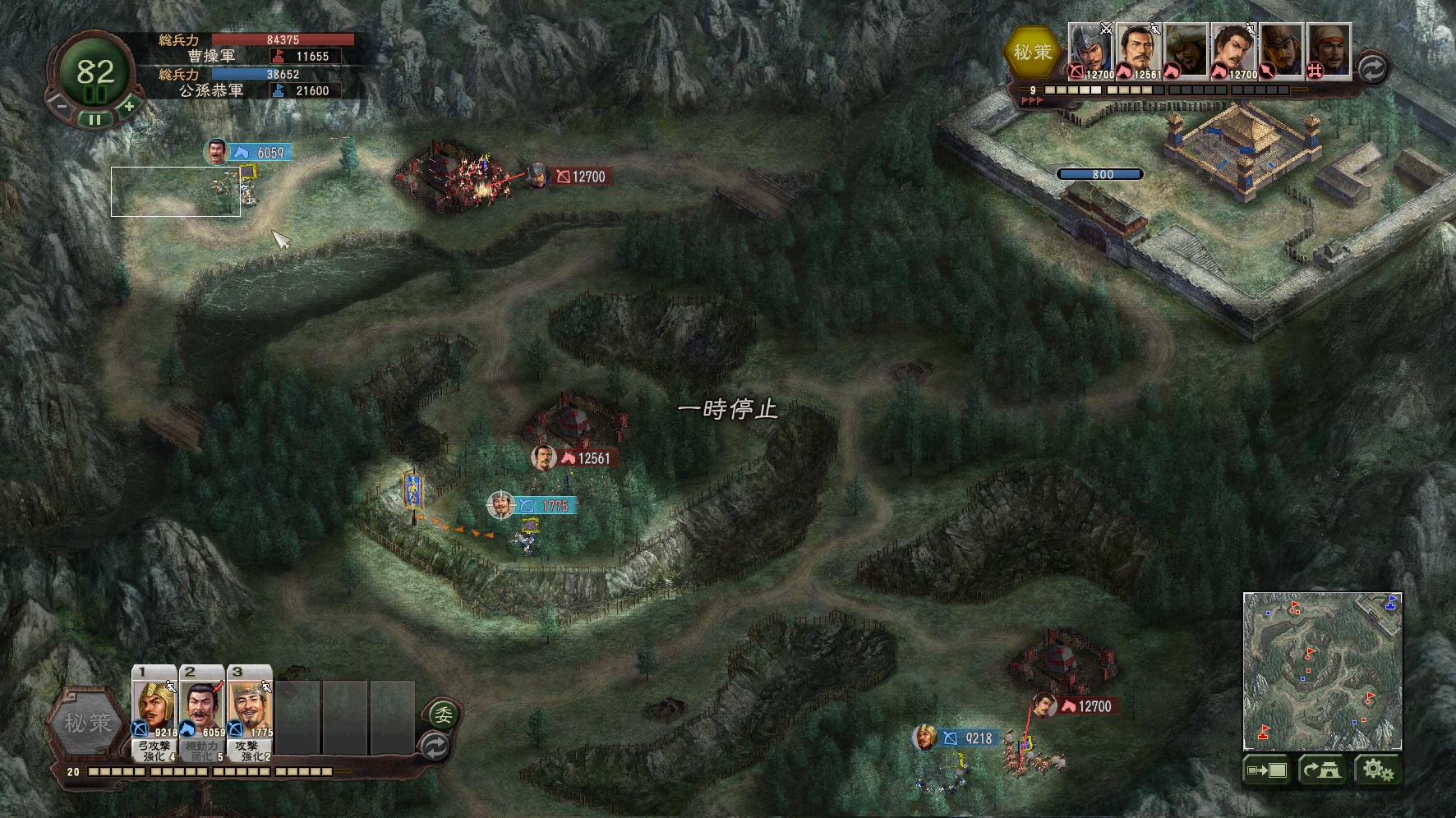Select the helmeted enemy archer portrait
Screen dimensions: 1456x818
pos(1090,50)
